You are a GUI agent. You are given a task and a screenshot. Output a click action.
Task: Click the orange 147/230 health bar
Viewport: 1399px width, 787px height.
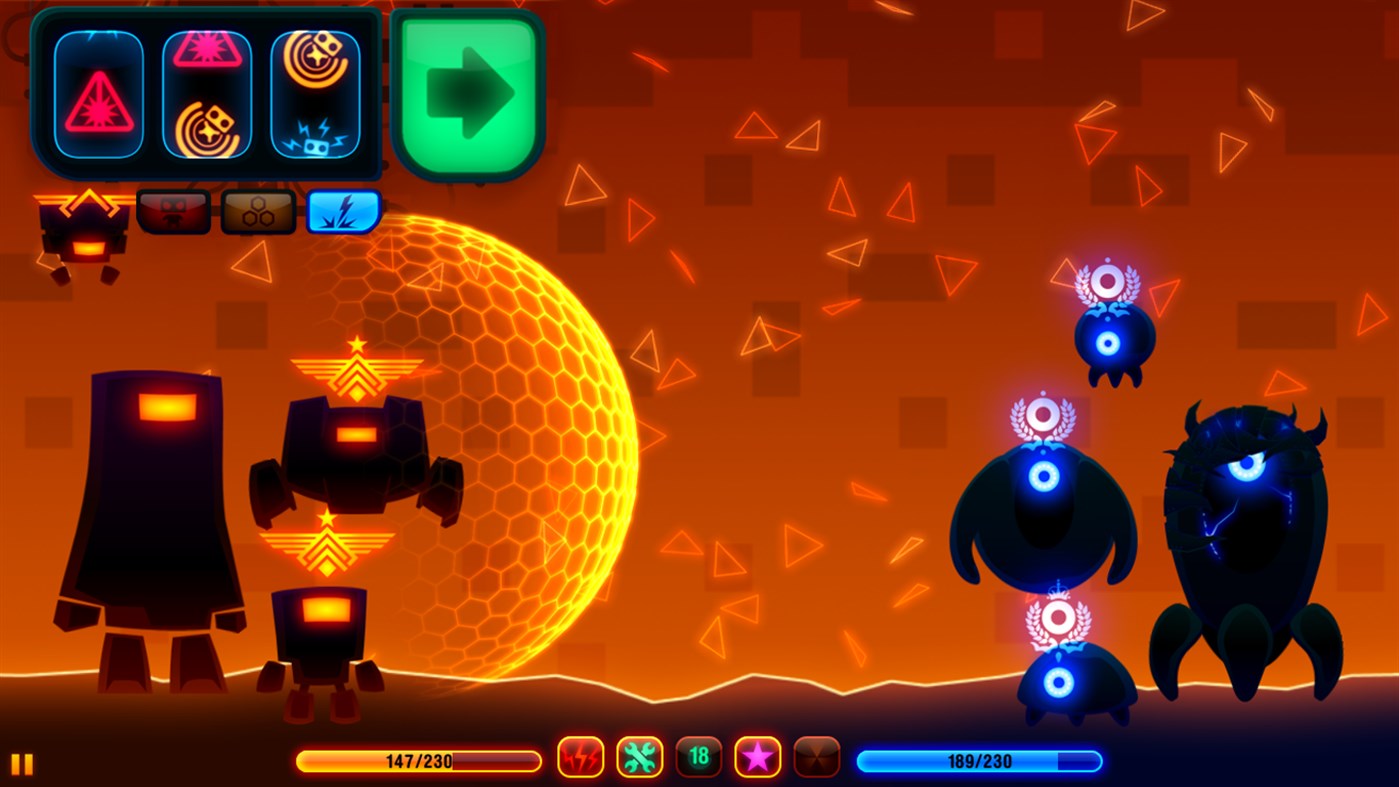(x=417, y=760)
